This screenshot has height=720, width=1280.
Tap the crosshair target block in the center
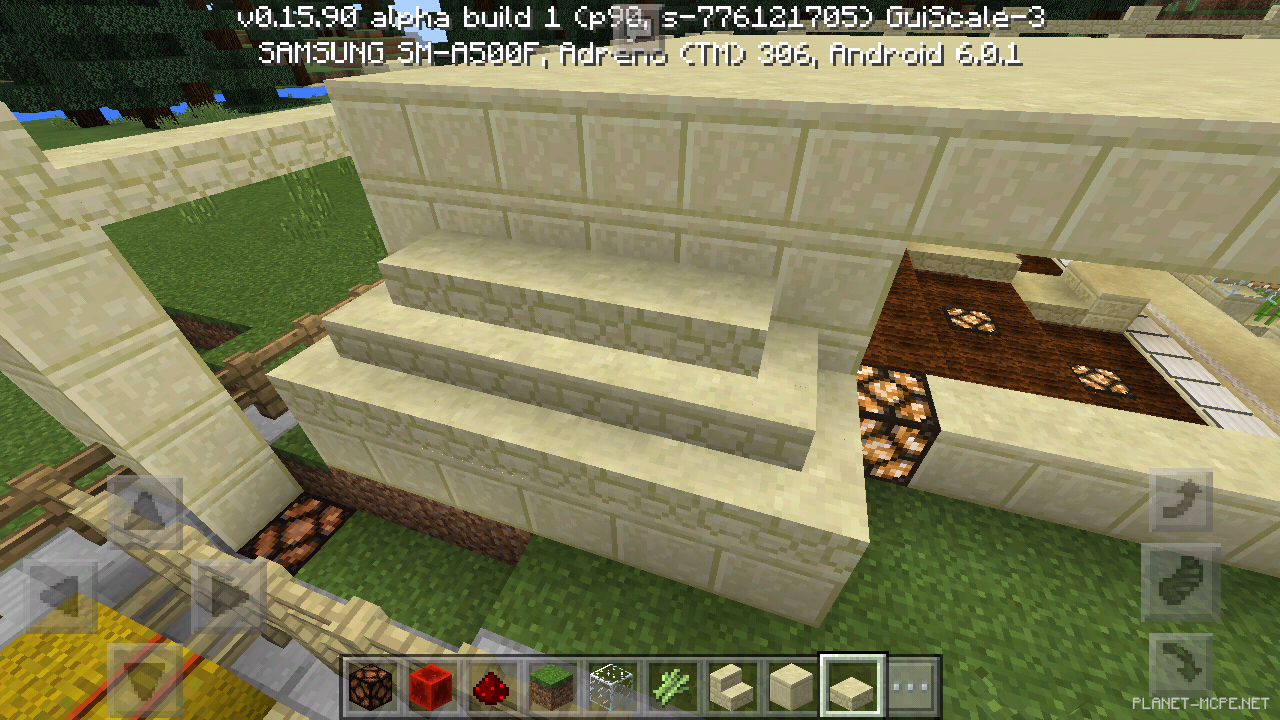[640, 360]
